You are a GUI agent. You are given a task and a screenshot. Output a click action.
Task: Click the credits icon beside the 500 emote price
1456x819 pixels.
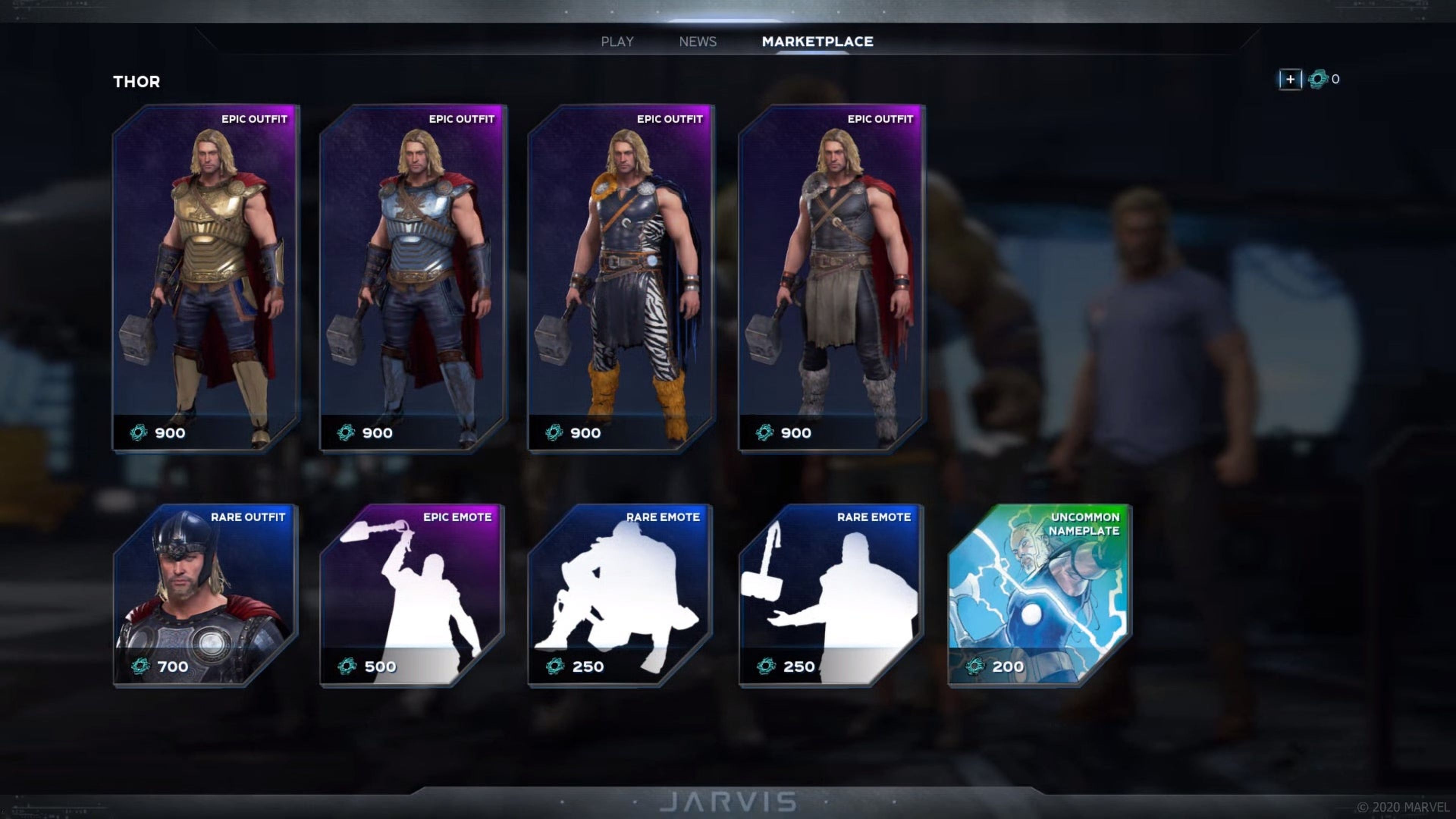coord(347,666)
